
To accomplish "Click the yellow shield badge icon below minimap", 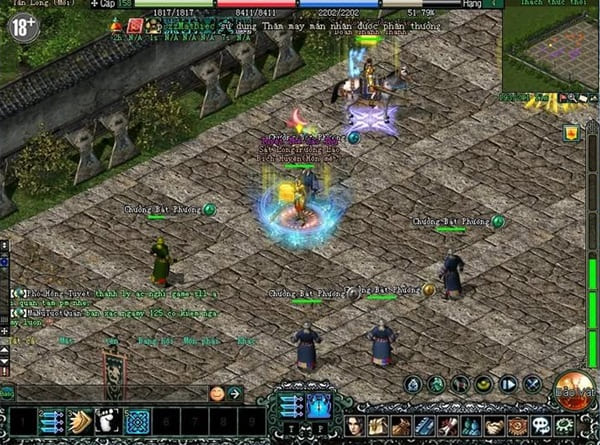I will coord(571,132).
